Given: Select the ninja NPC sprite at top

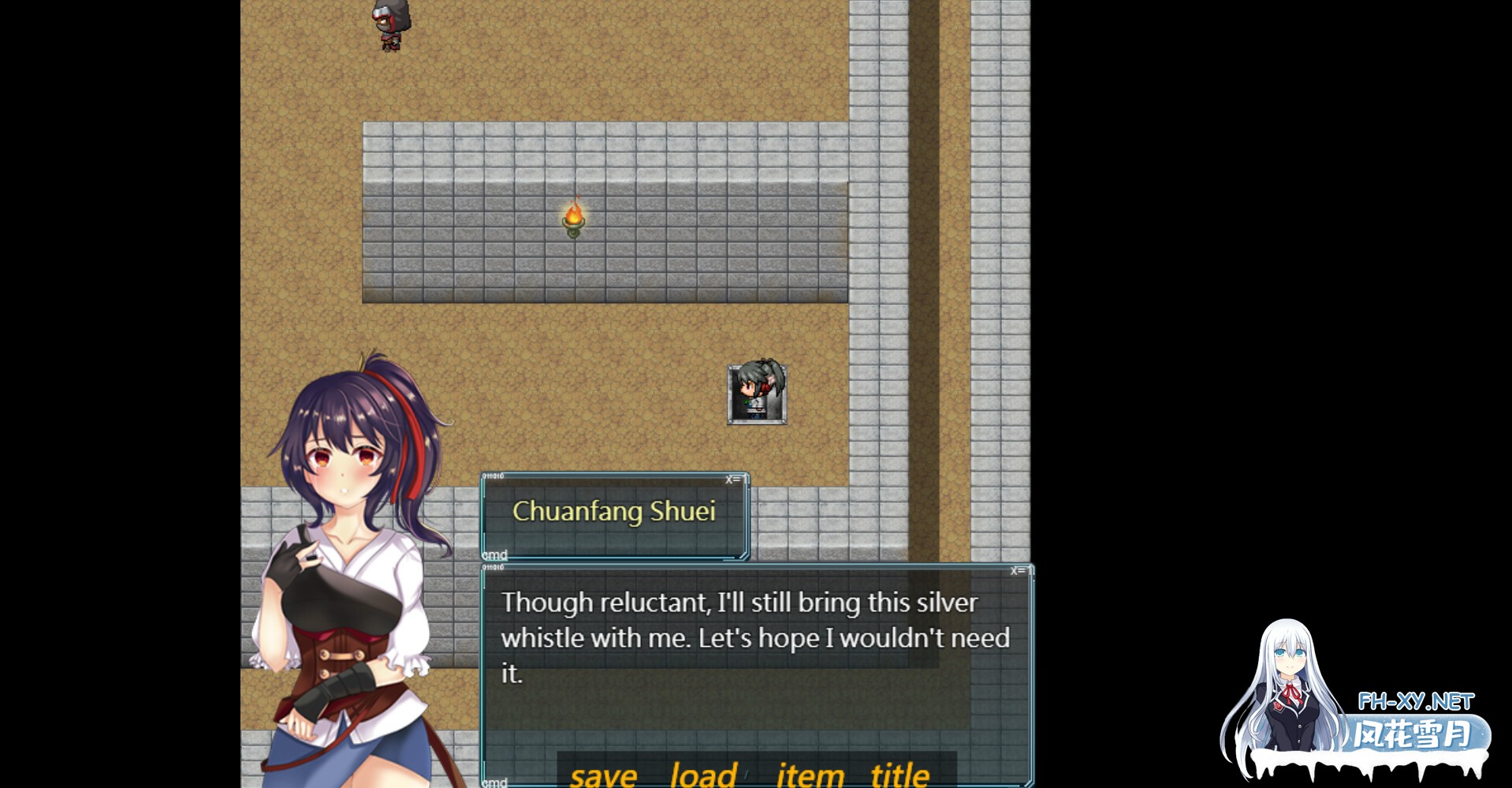Looking at the screenshot, I should click(389, 24).
